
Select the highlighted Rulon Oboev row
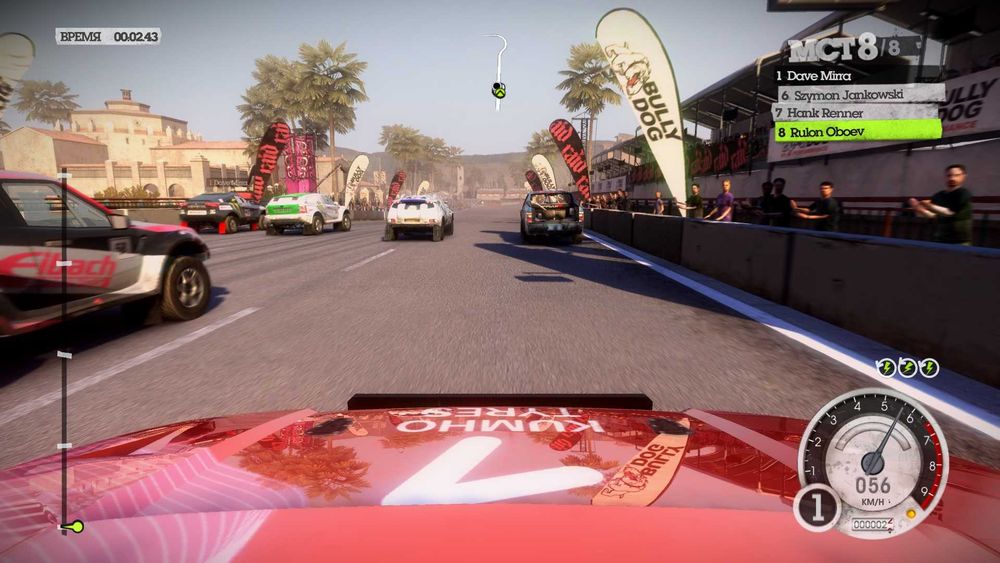point(855,130)
